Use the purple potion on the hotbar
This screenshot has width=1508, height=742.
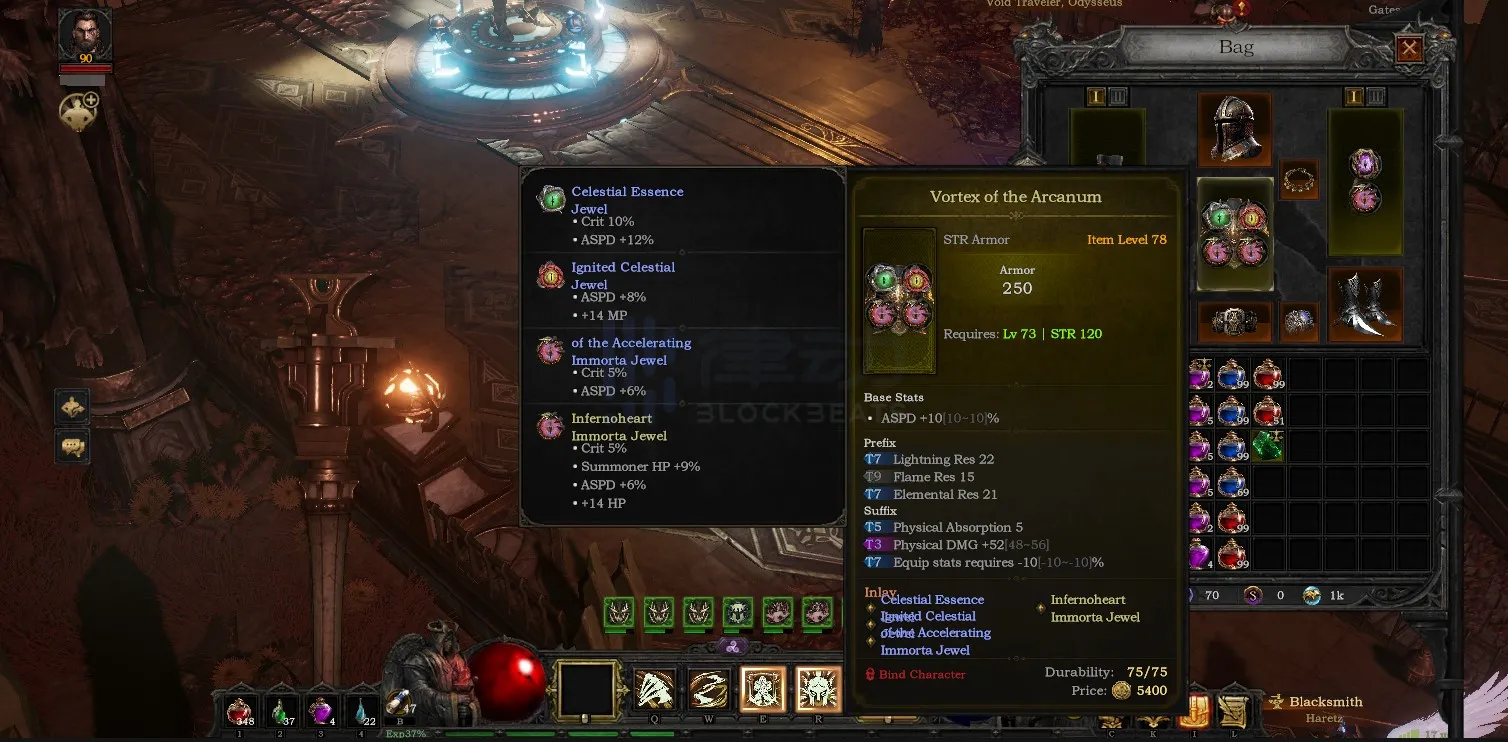pos(321,711)
